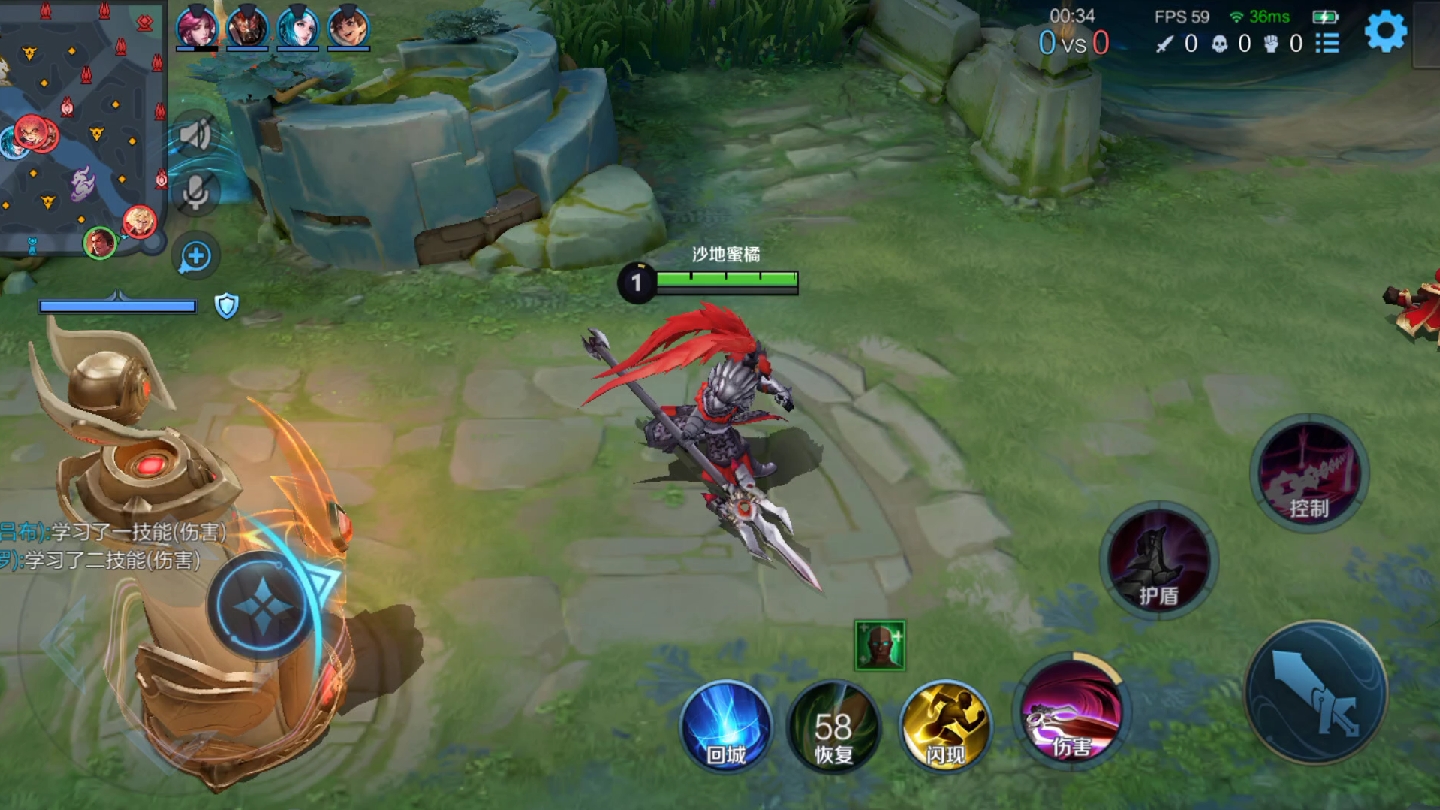This screenshot has height=810, width=1440.
Task: Open the settings gear menu
Action: [x=1385, y=31]
